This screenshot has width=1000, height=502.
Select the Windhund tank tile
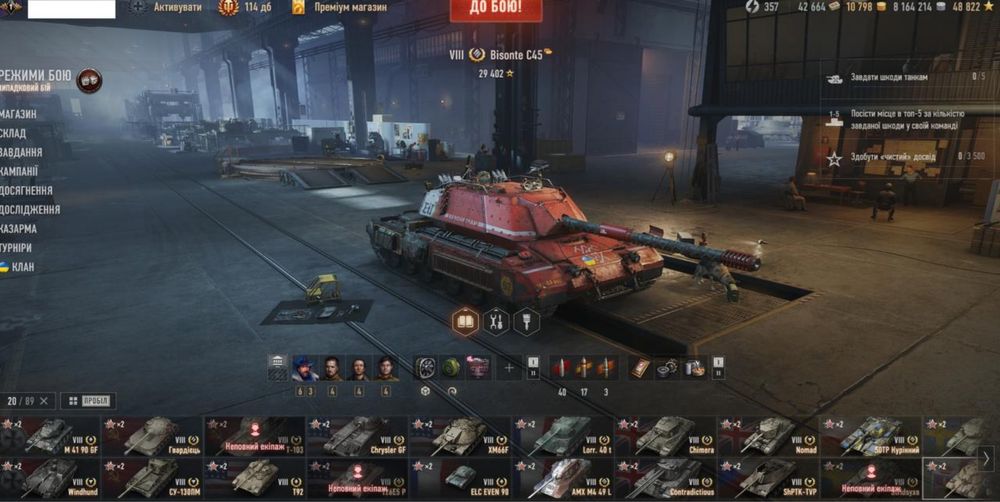tap(50, 478)
